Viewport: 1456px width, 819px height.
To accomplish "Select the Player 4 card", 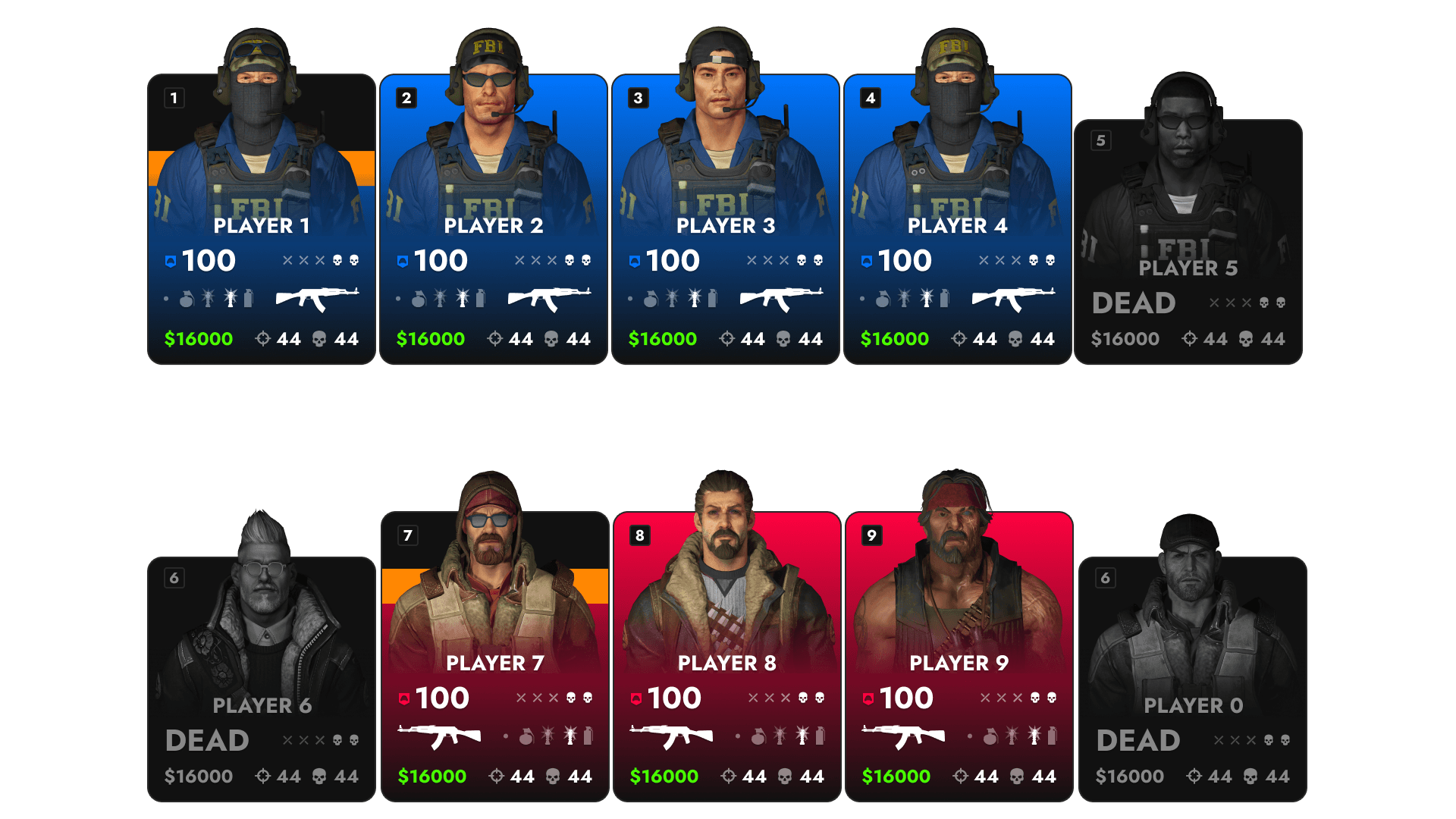I will click(958, 220).
